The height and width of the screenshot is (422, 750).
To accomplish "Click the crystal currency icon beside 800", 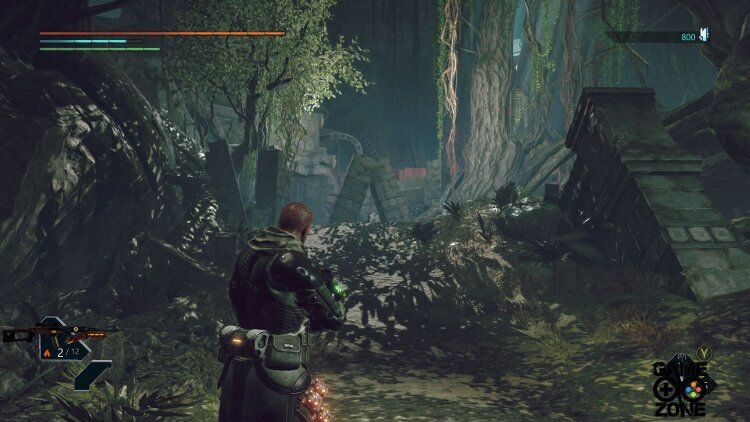I will (704, 36).
